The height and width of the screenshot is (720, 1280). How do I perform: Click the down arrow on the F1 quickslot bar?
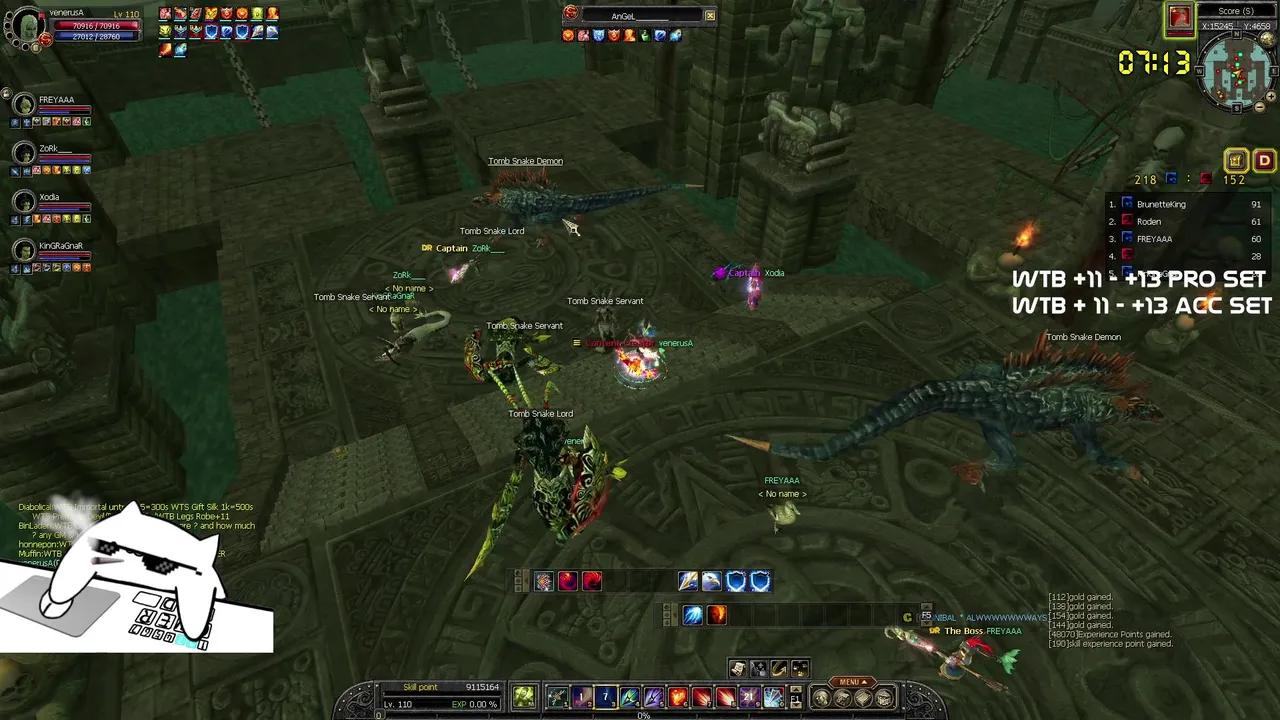[794, 707]
